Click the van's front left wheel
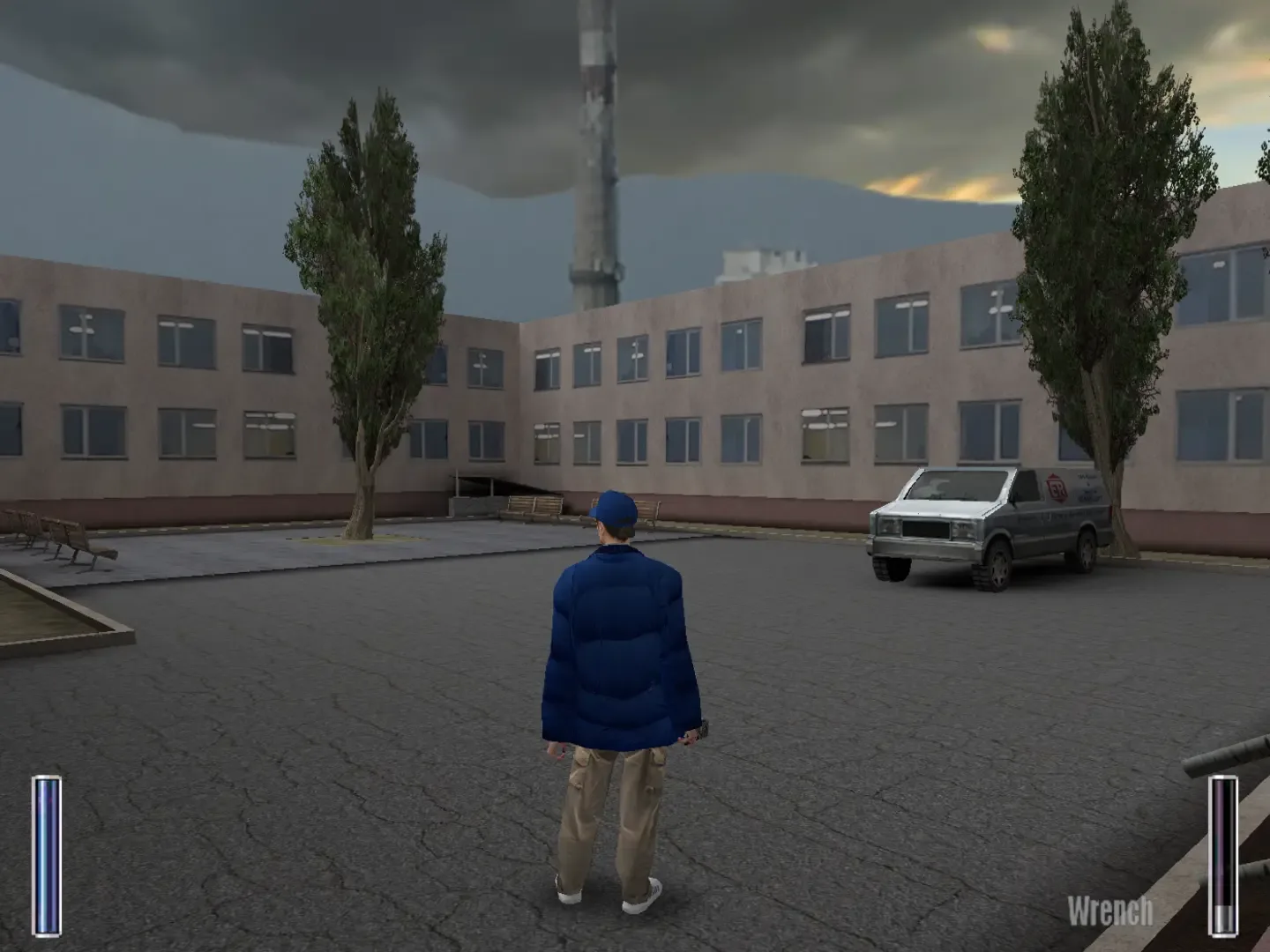 point(893,573)
